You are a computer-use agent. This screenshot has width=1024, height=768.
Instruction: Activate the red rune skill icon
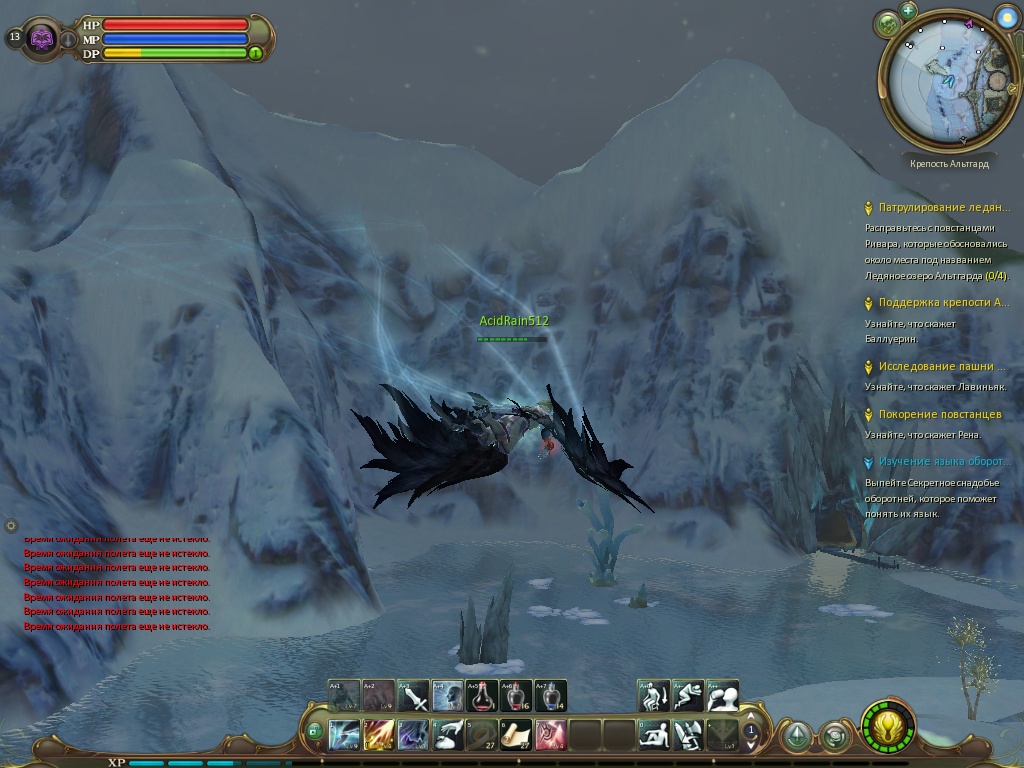(550, 735)
